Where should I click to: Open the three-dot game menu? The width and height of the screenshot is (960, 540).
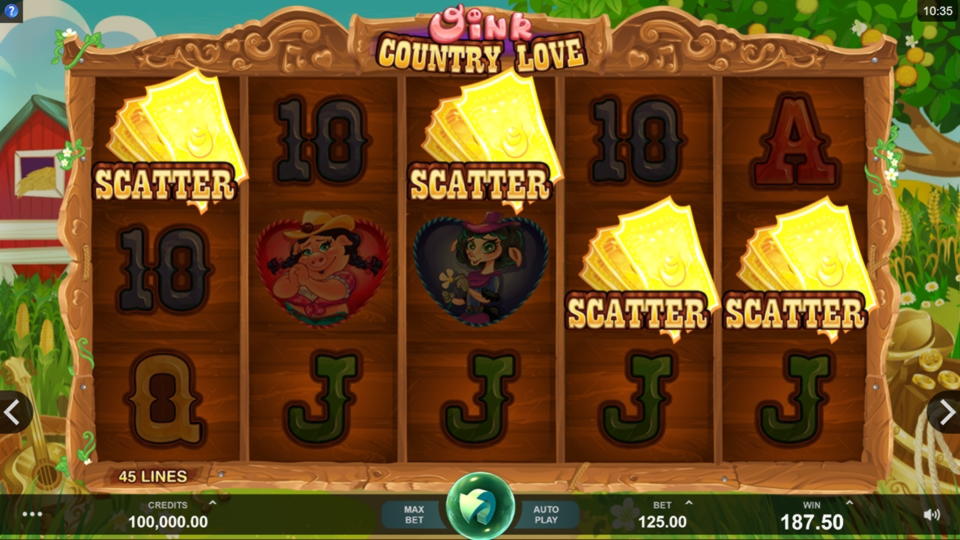pyautogui.click(x=32, y=514)
